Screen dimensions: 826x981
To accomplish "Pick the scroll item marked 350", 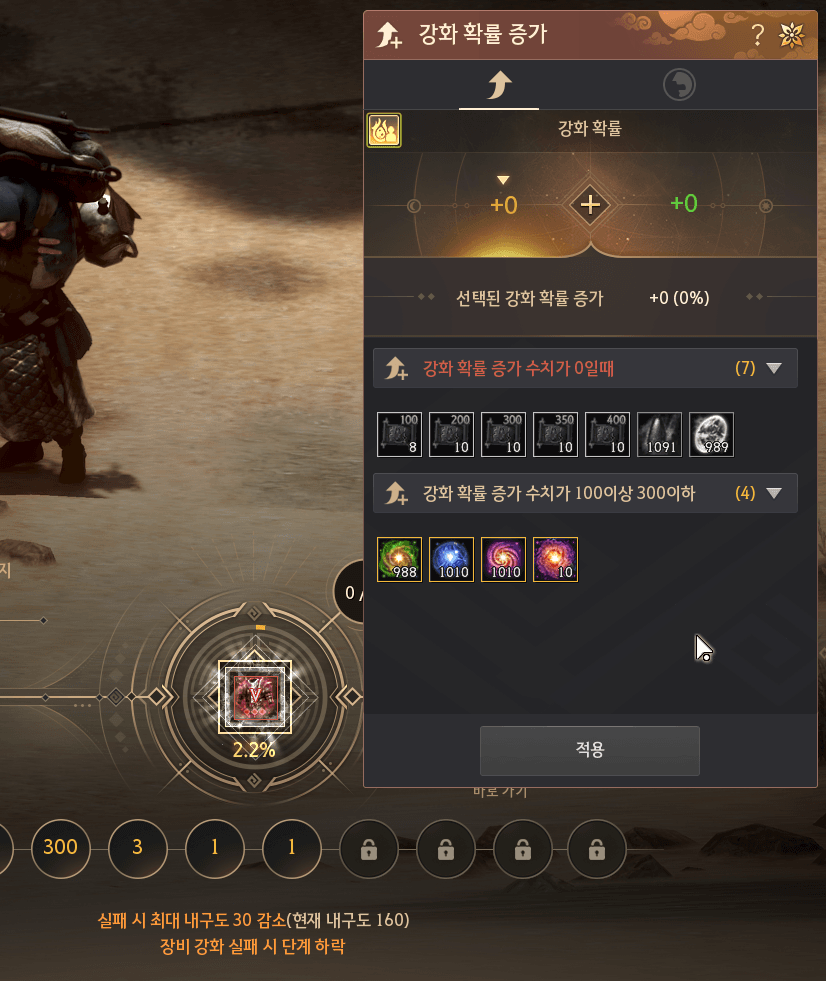I will [x=555, y=434].
